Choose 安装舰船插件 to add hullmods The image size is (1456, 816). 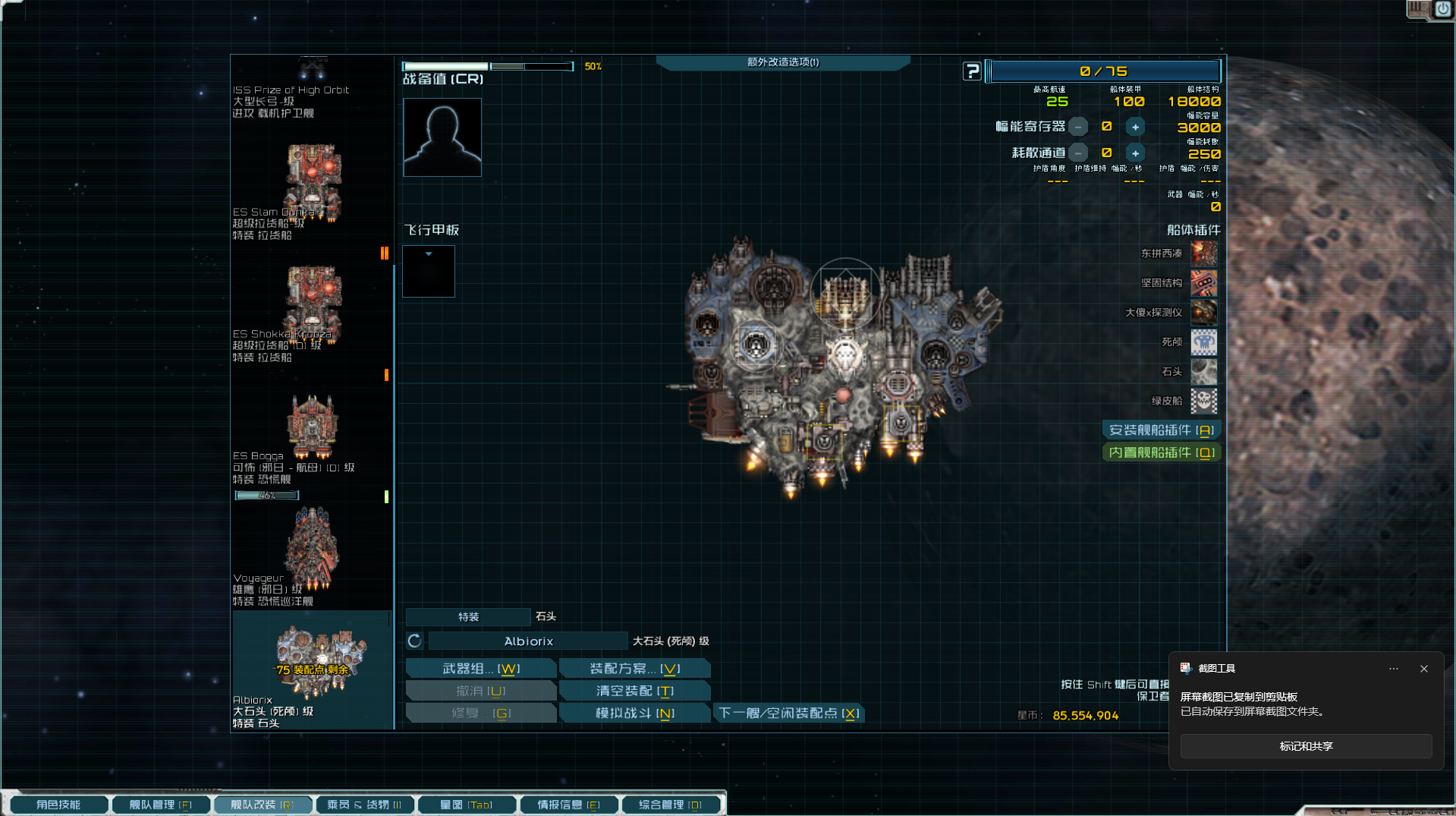coord(1161,430)
